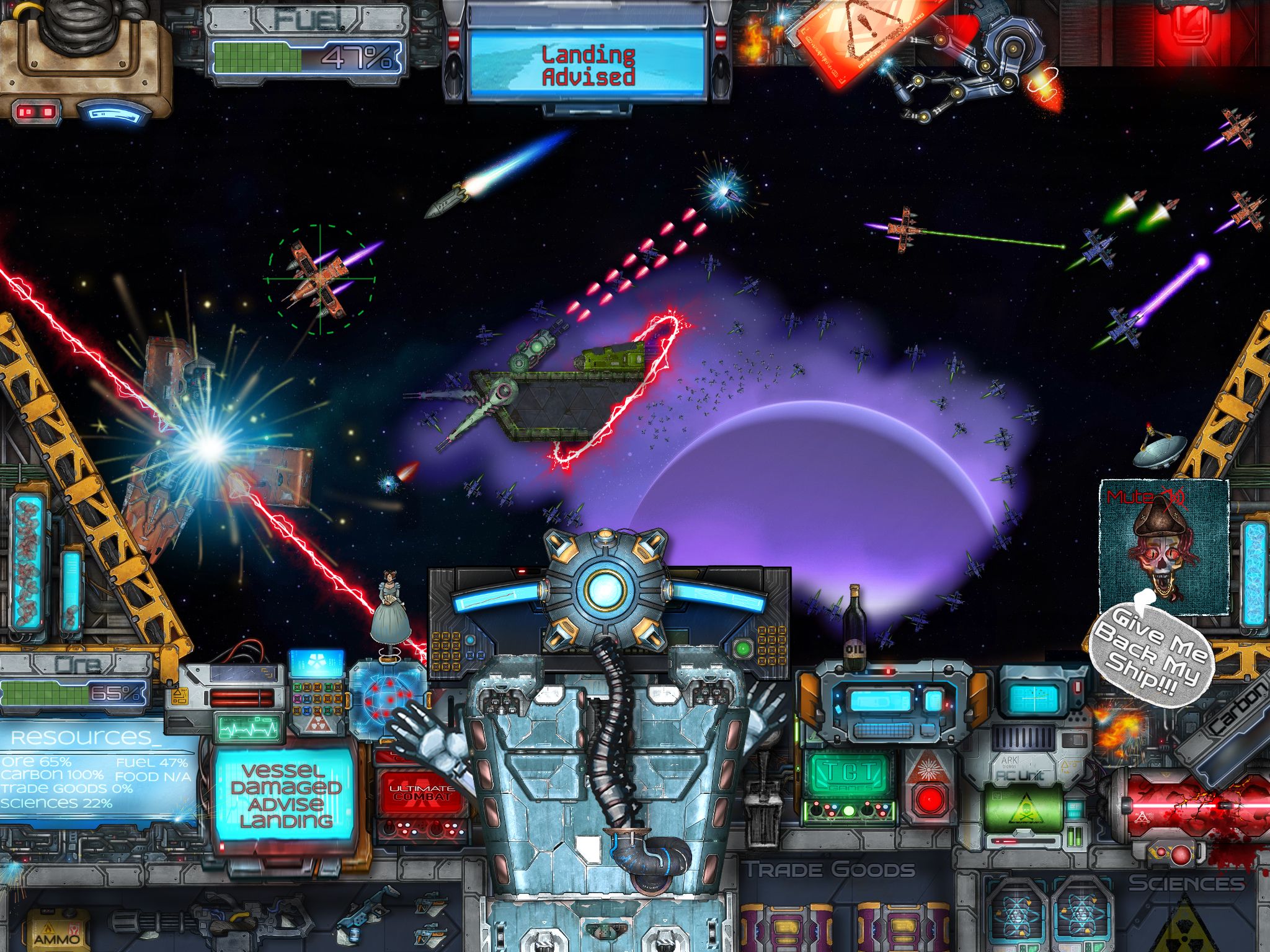Image resolution: width=1270 pixels, height=952 pixels.
Task: Select the Vessel Damaged Advise Landing monitor
Action: pos(286,795)
